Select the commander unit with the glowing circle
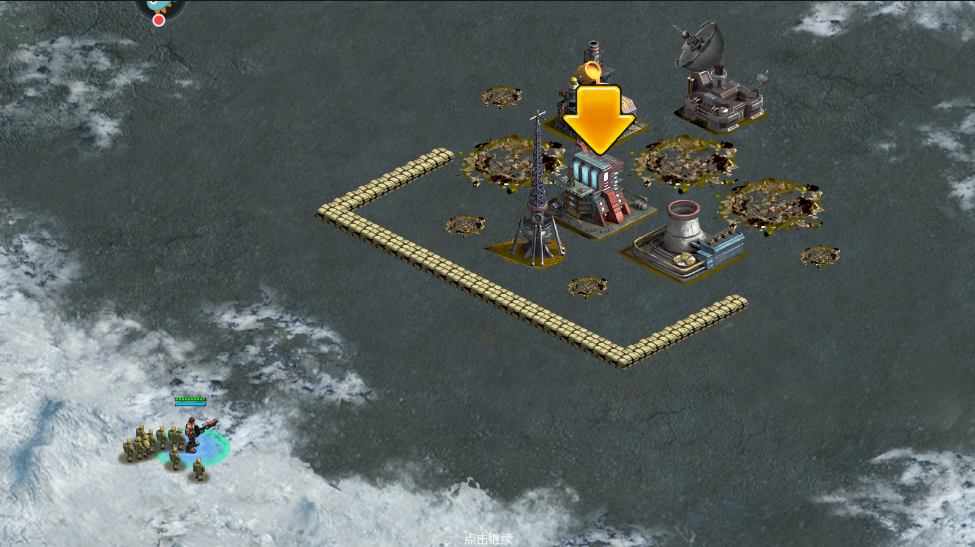This screenshot has height=547, width=975. pos(193,436)
